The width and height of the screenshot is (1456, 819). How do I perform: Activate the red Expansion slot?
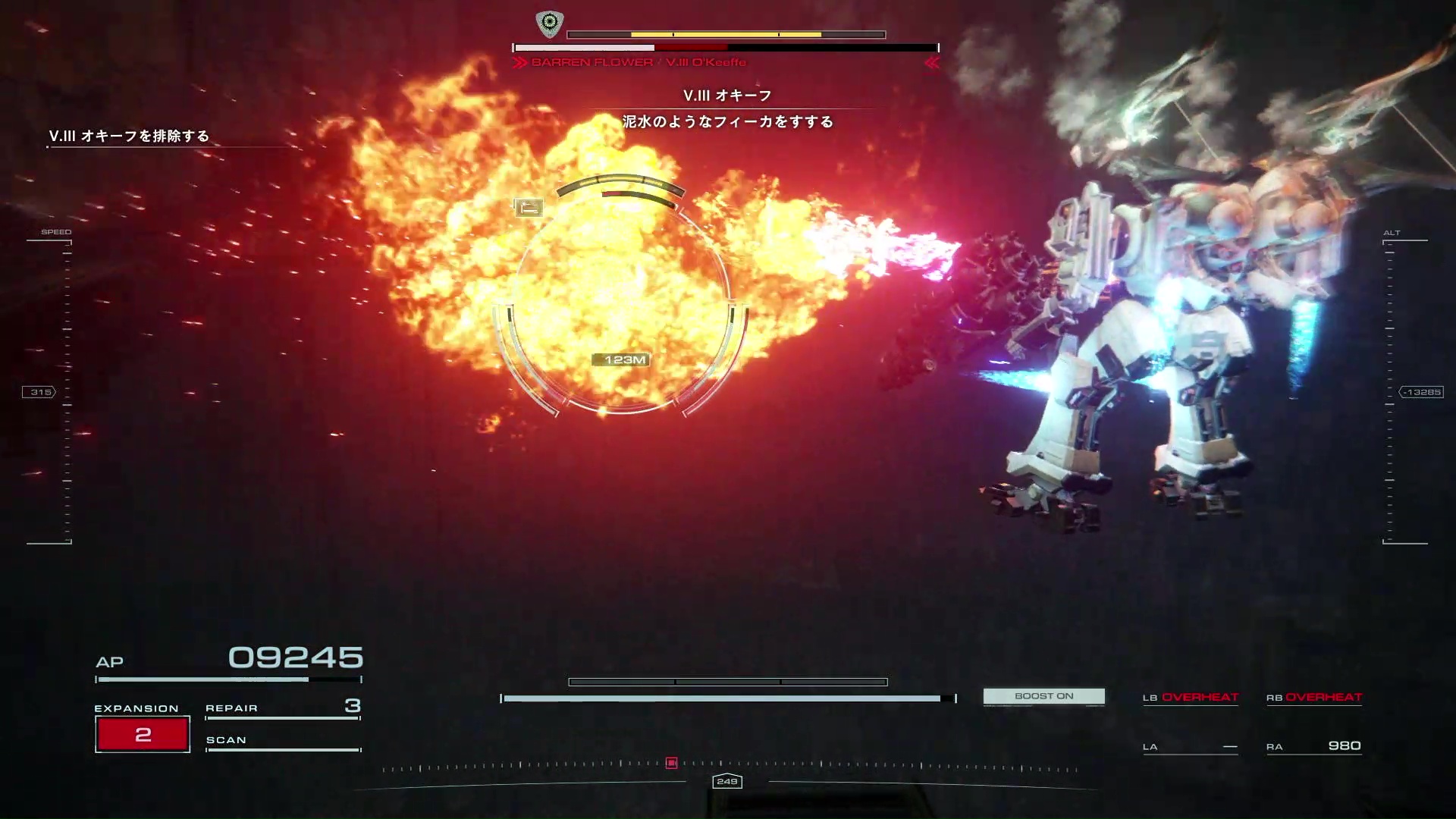(143, 734)
